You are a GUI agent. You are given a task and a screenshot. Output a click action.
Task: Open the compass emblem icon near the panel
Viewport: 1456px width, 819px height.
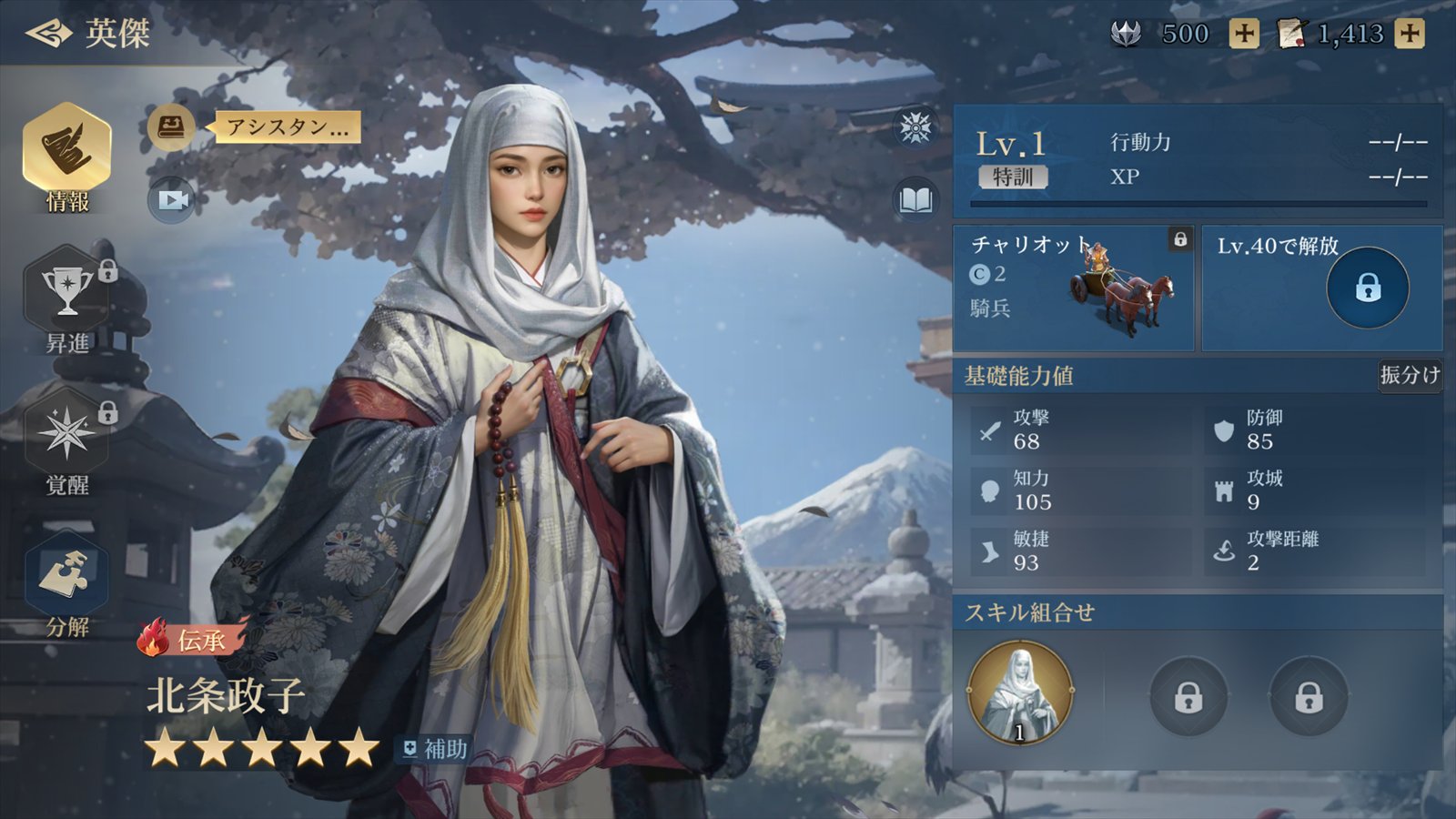click(x=915, y=127)
